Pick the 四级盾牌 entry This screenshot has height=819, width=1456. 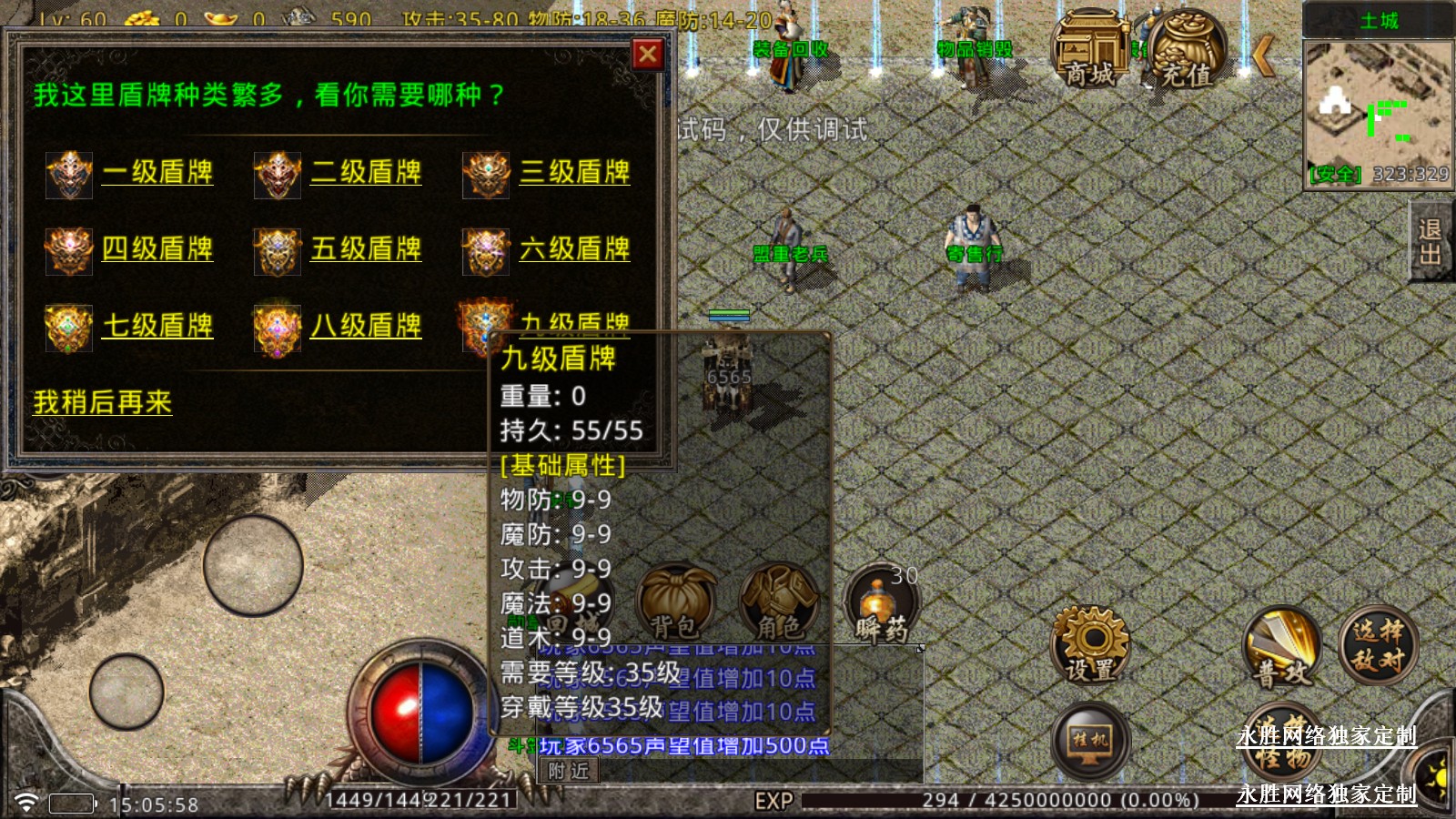(157, 248)
